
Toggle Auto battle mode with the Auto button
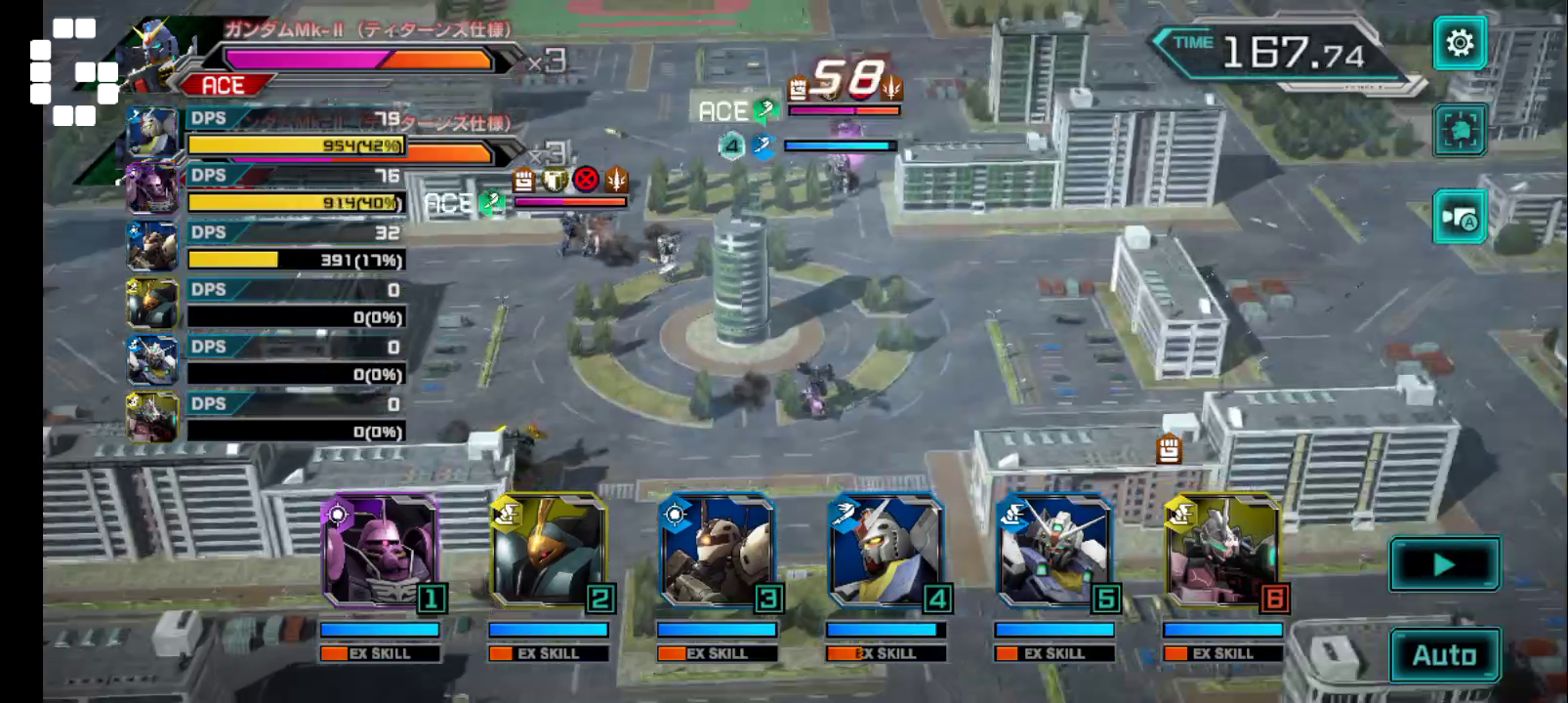coord(1446,652)
